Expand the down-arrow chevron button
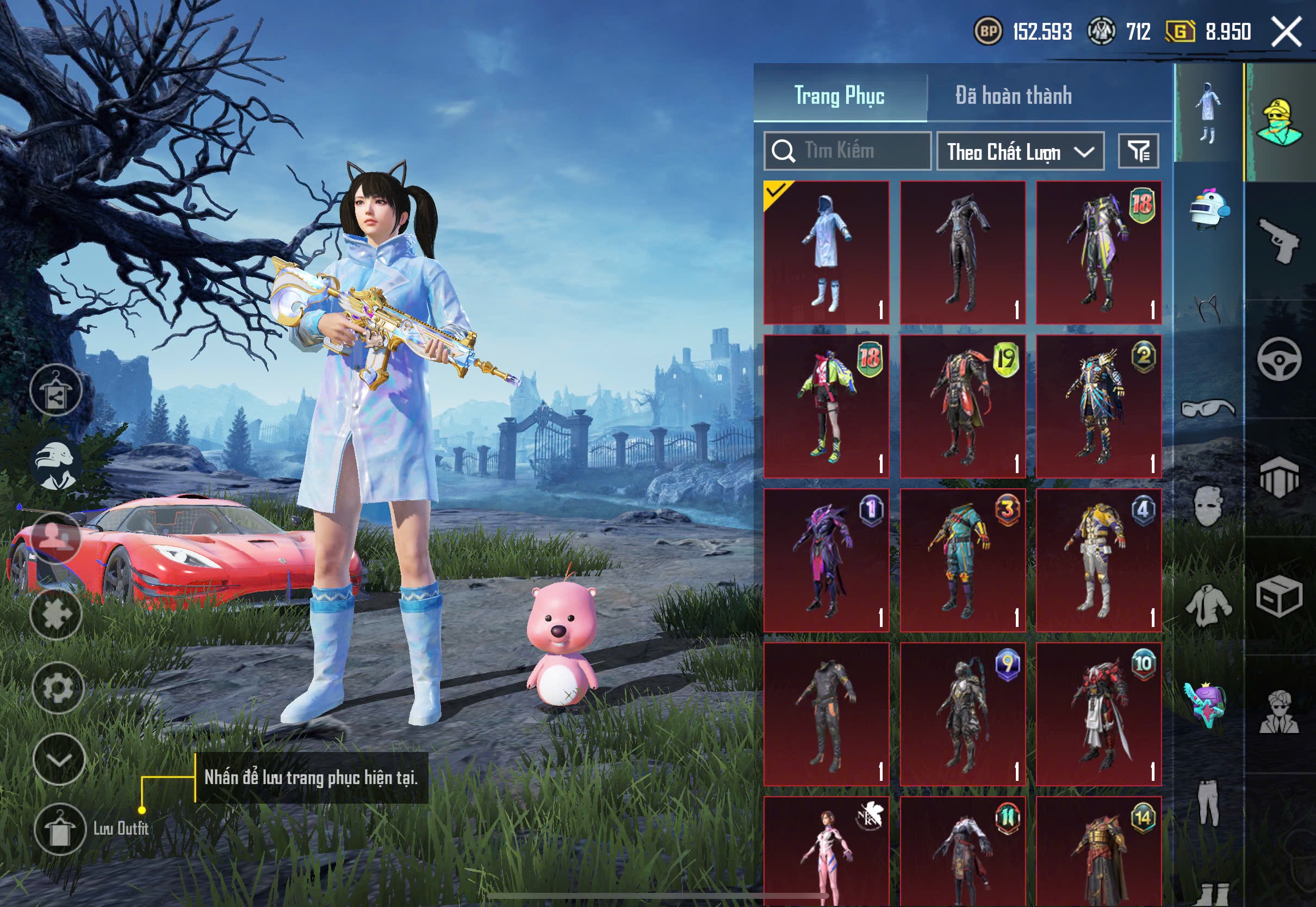 (x=59, y=760)
